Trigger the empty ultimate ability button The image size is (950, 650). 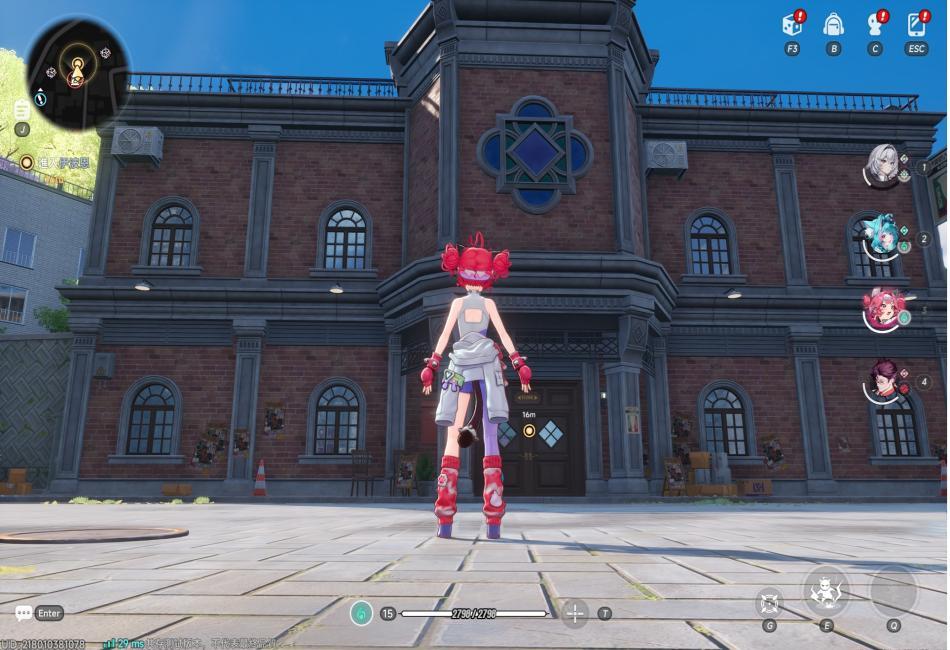coord(893,591)
